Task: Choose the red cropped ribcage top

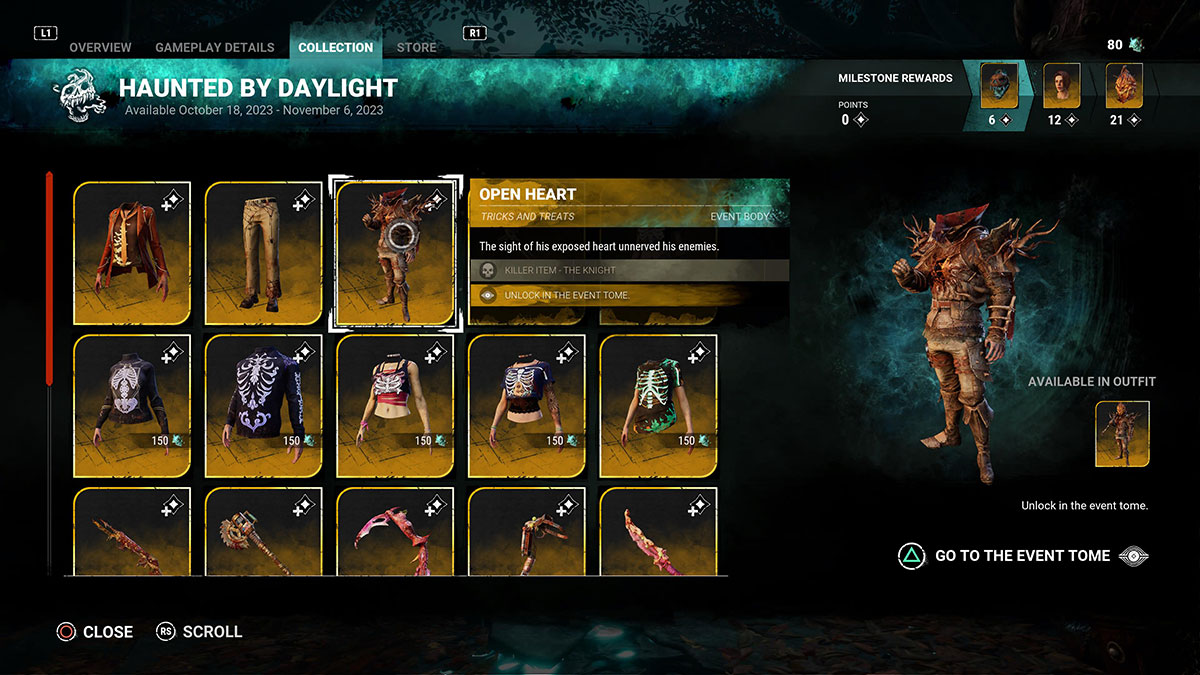Action: pyautogui.click(x=395, y=406)
